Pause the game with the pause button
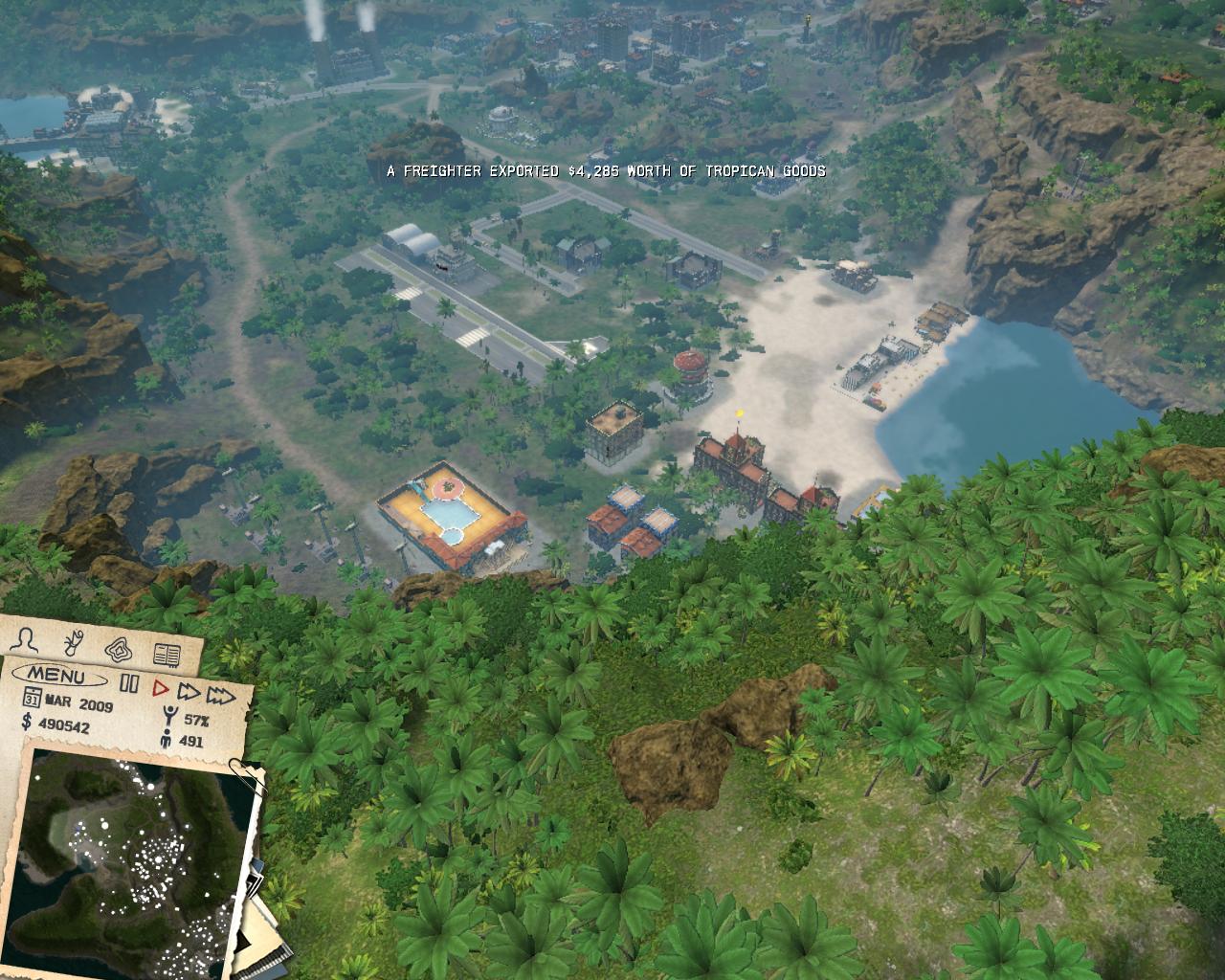Viewport: 1225px width, 980px height. 130,681
